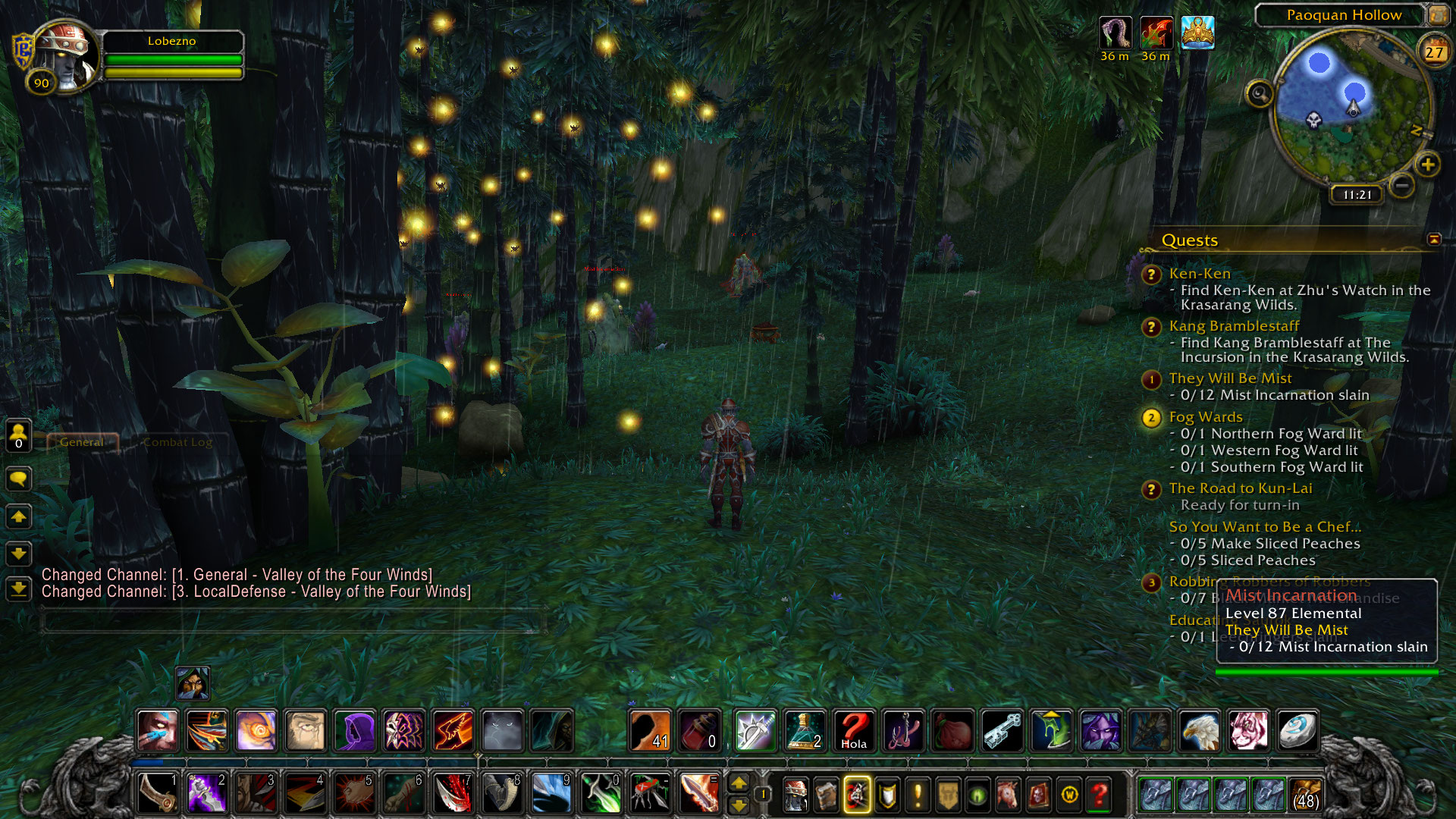
Task: Activate the bloody dagger ability in slot 7
Action: pyautogui.click(x=453, y=793)
